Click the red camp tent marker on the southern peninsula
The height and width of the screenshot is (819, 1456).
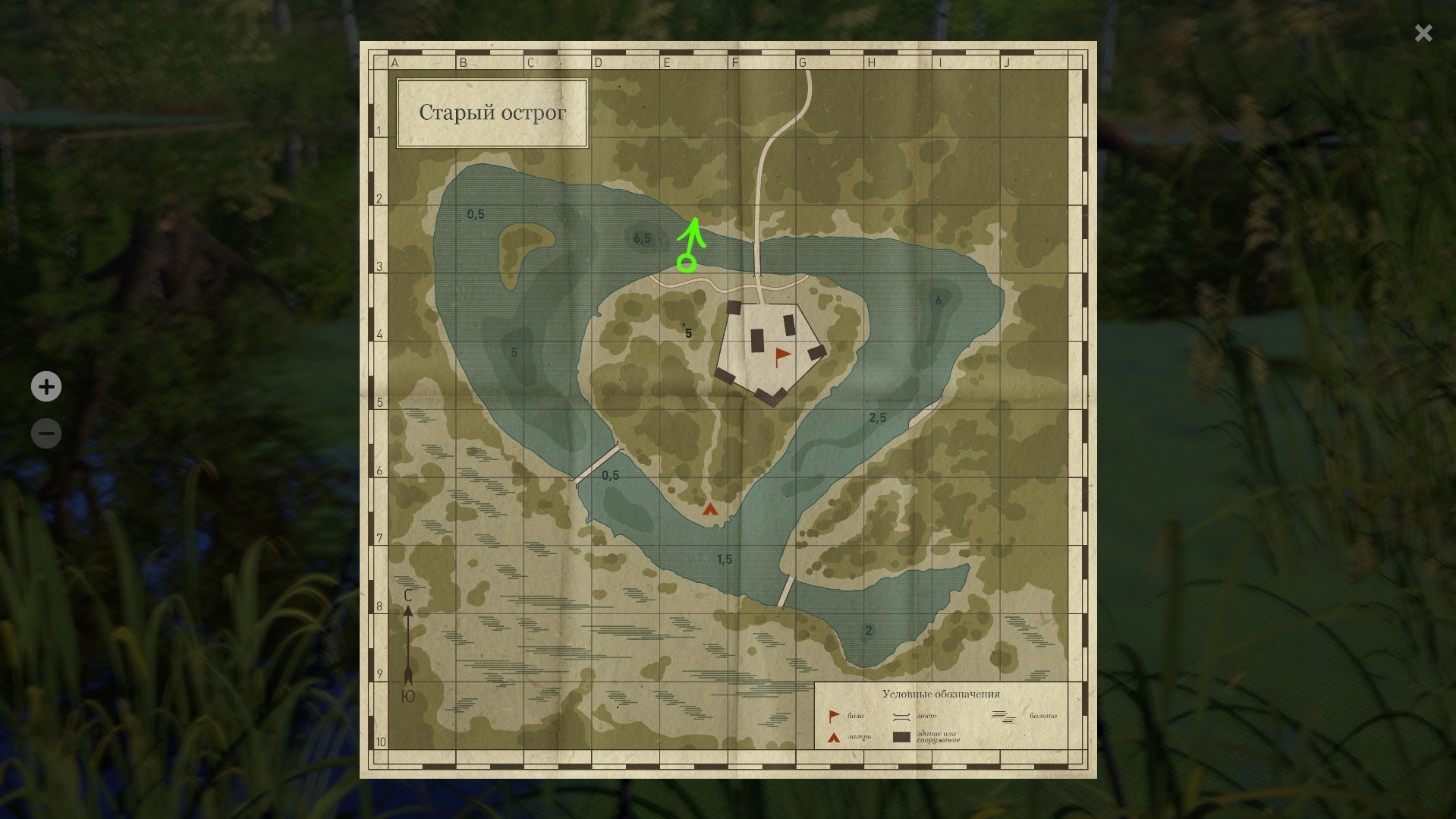(711, 511)
